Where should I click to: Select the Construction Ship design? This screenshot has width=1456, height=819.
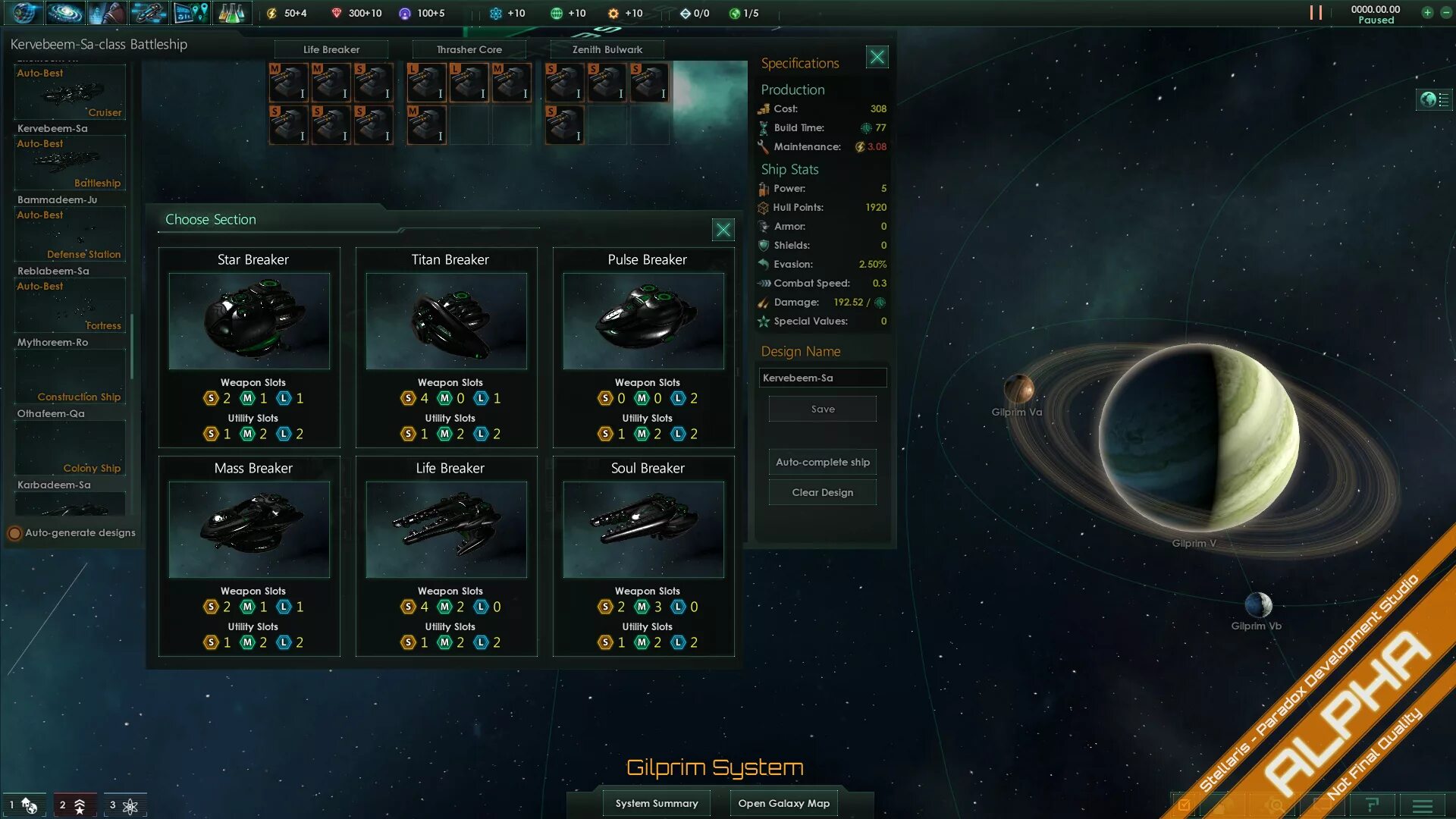(x=70, y=378)
